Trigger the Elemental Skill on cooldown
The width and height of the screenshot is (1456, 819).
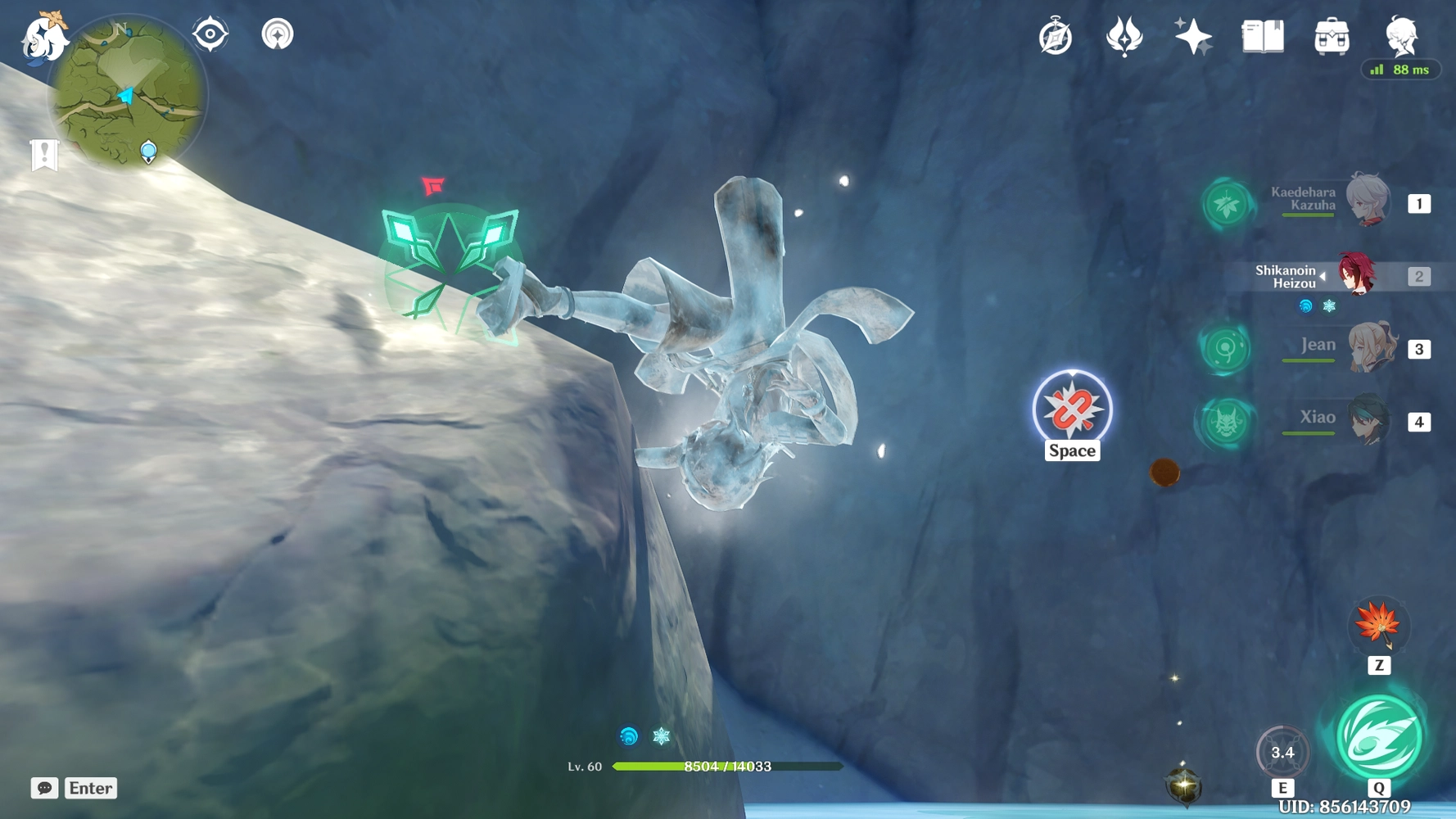[1282, 752]
